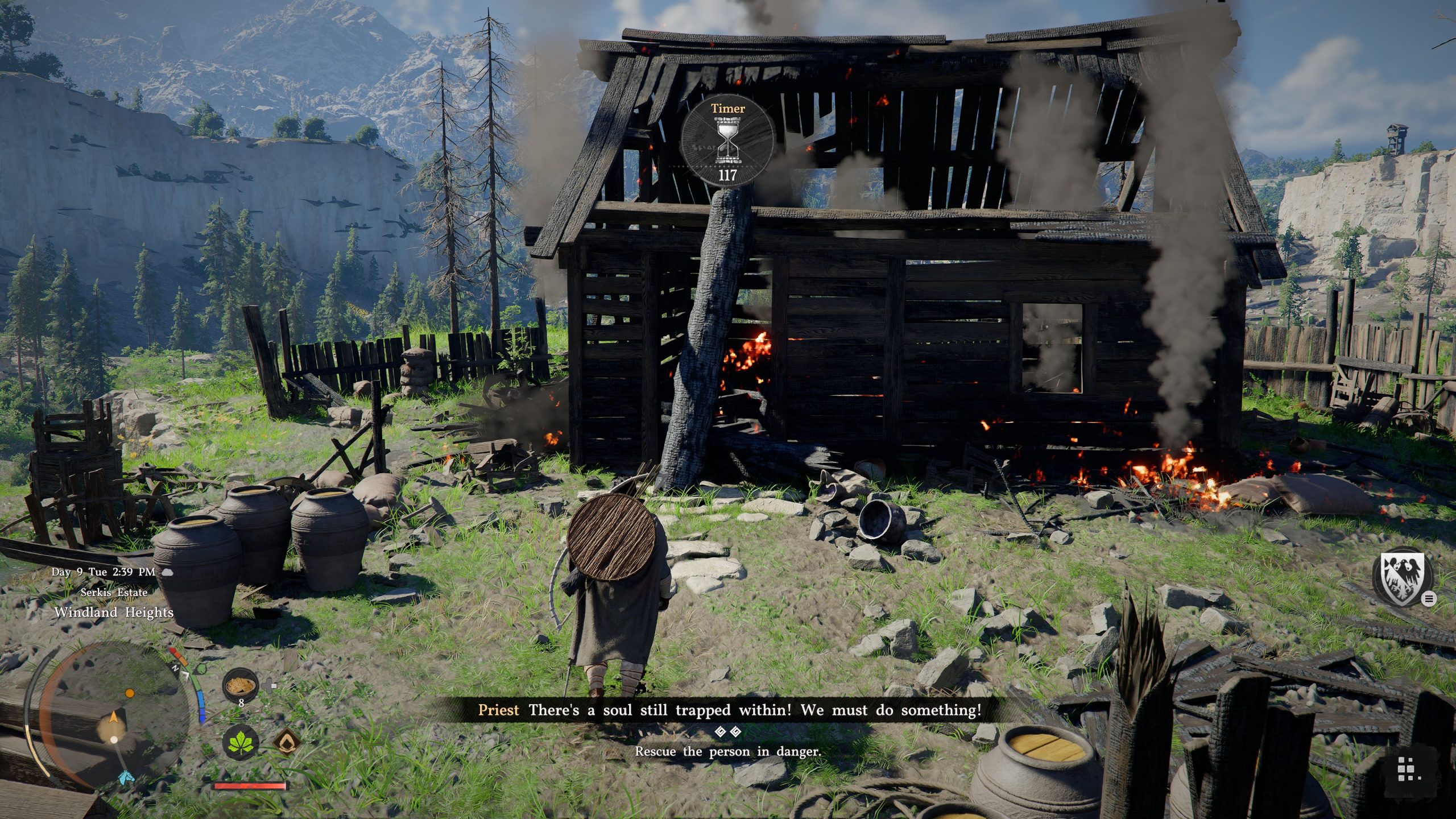
Task: Select the Priest name label in the dialogue bar
Action: pos(499,710)
